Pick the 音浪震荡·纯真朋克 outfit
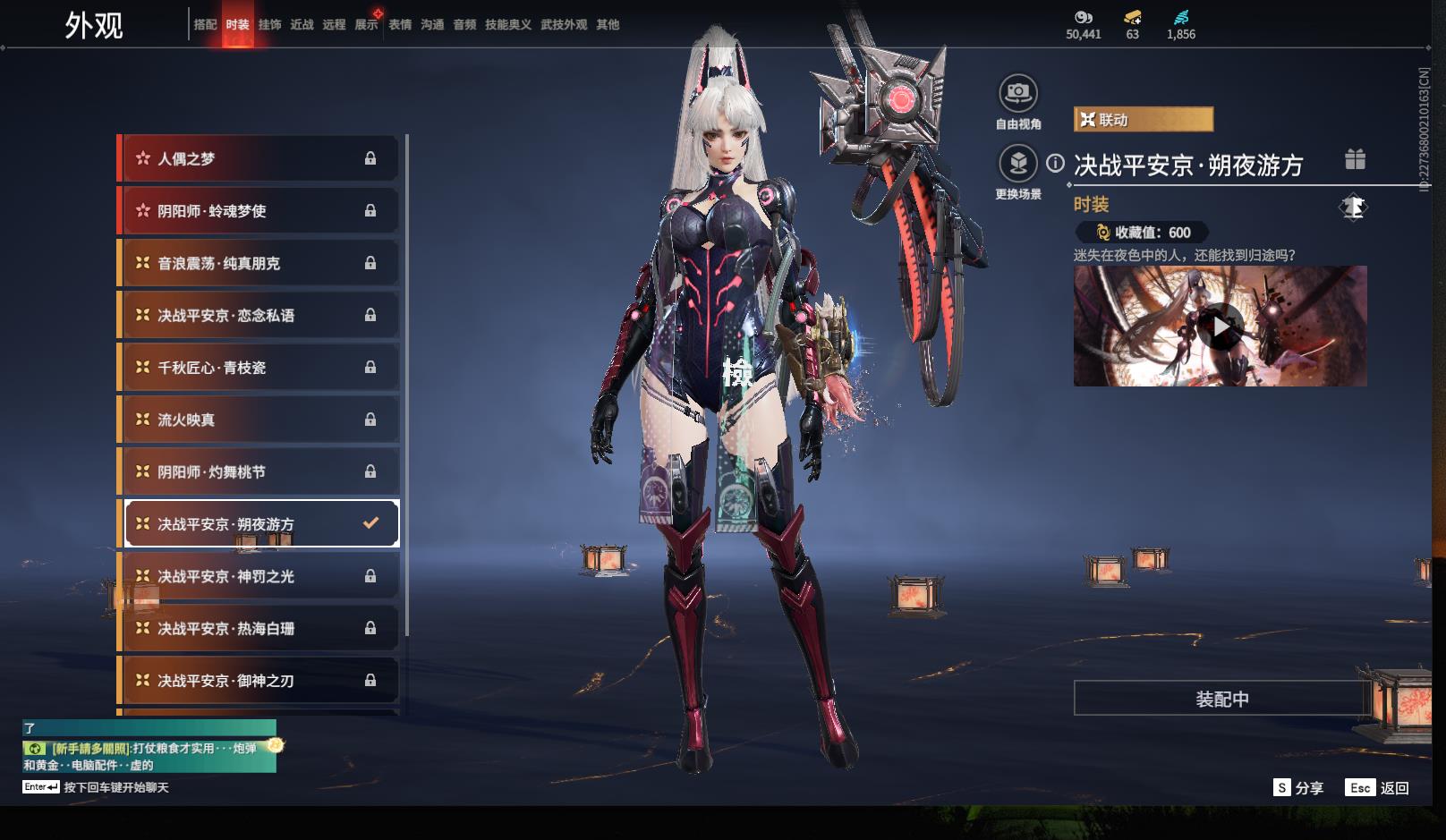Viewport: 1446px width, 840px height. (x=258, y=263)
